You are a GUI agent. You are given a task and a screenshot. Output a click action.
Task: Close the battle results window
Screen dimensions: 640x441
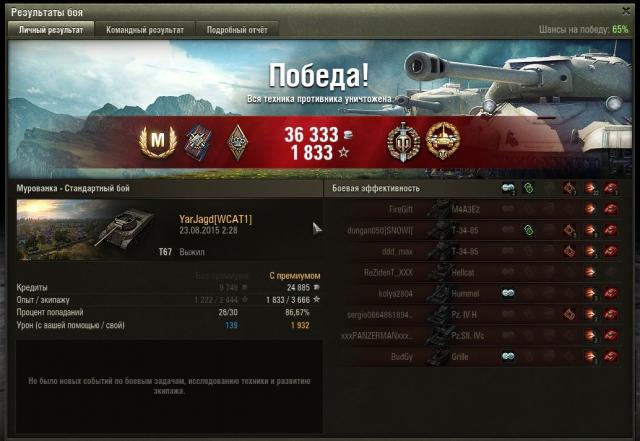pos(626,10)
